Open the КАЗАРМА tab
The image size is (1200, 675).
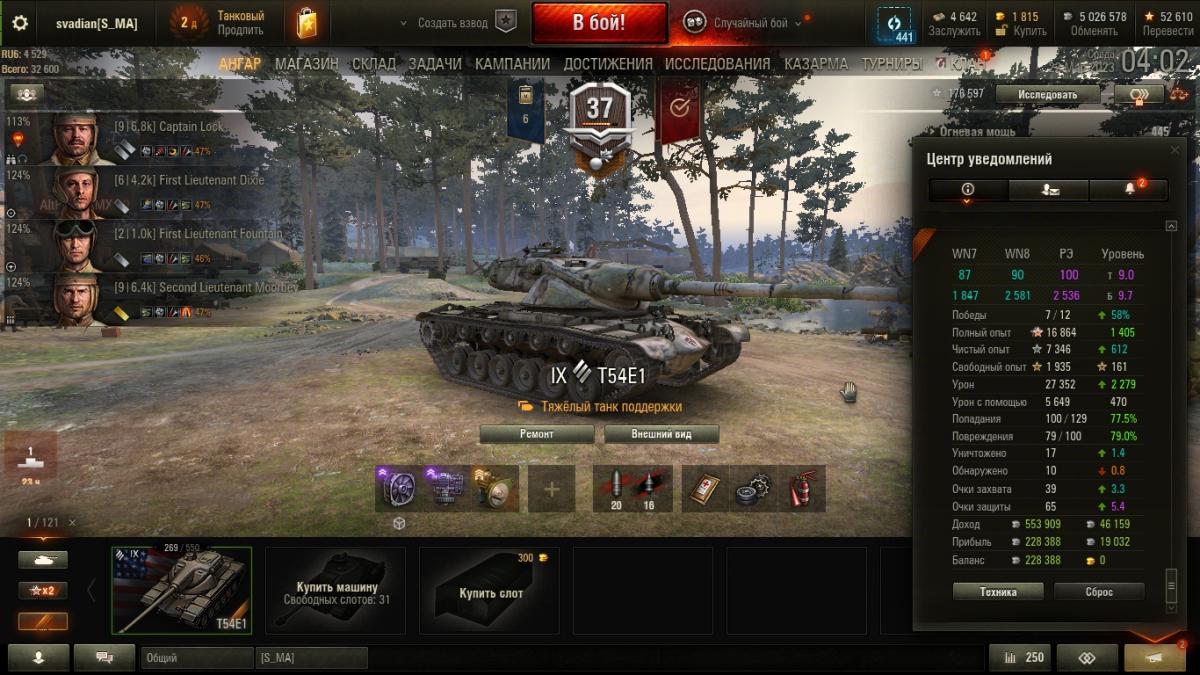pos(816,64)
